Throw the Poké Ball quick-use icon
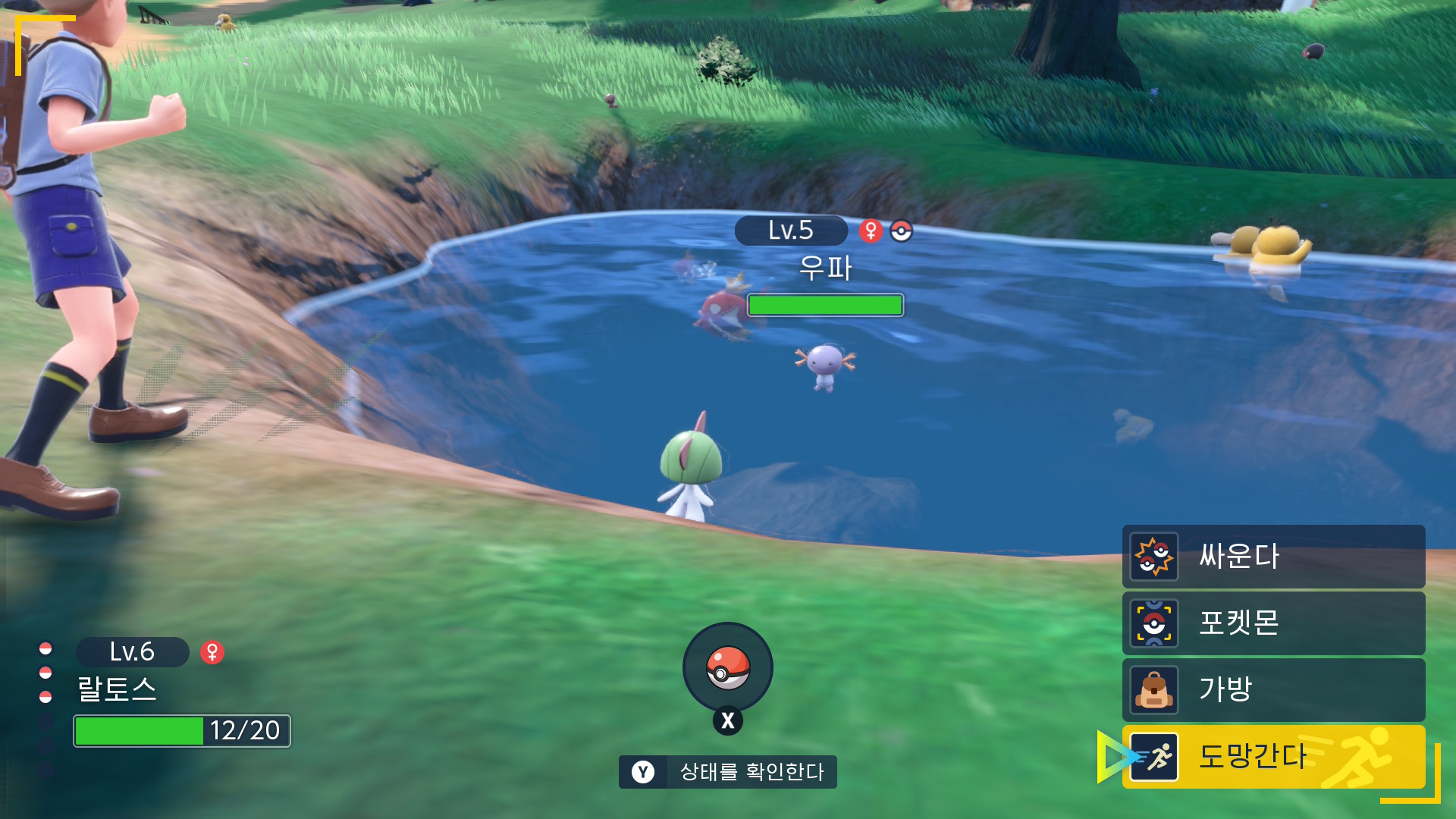Screen dimensions: 1456x819 728,667
